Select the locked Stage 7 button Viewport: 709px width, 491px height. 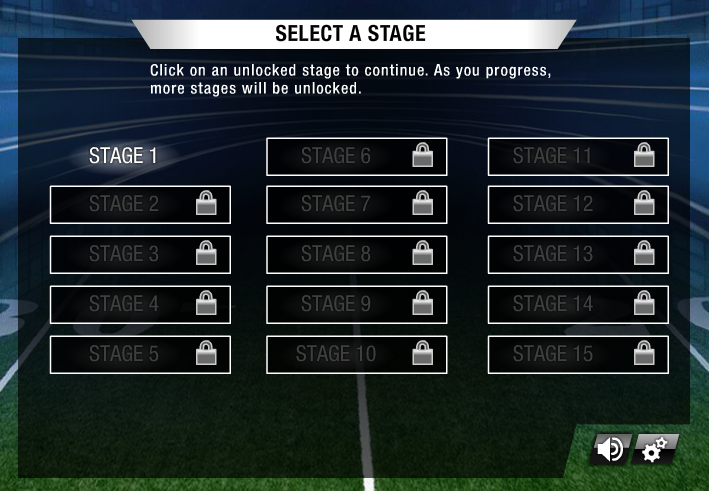[356, 204]
